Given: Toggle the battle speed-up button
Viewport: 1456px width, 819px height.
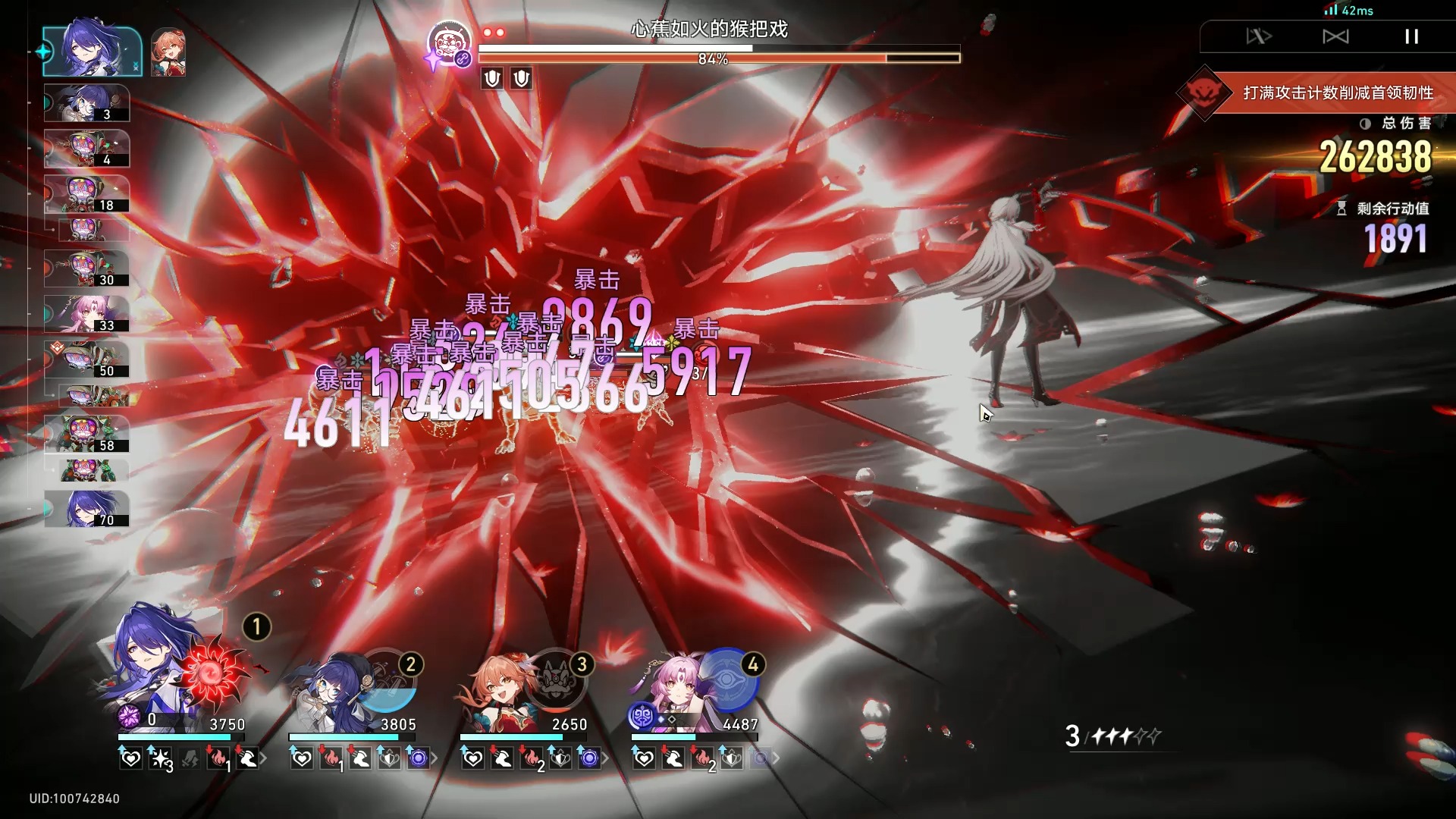Looking at the screenshot, I should click(x=1259, y=36).
